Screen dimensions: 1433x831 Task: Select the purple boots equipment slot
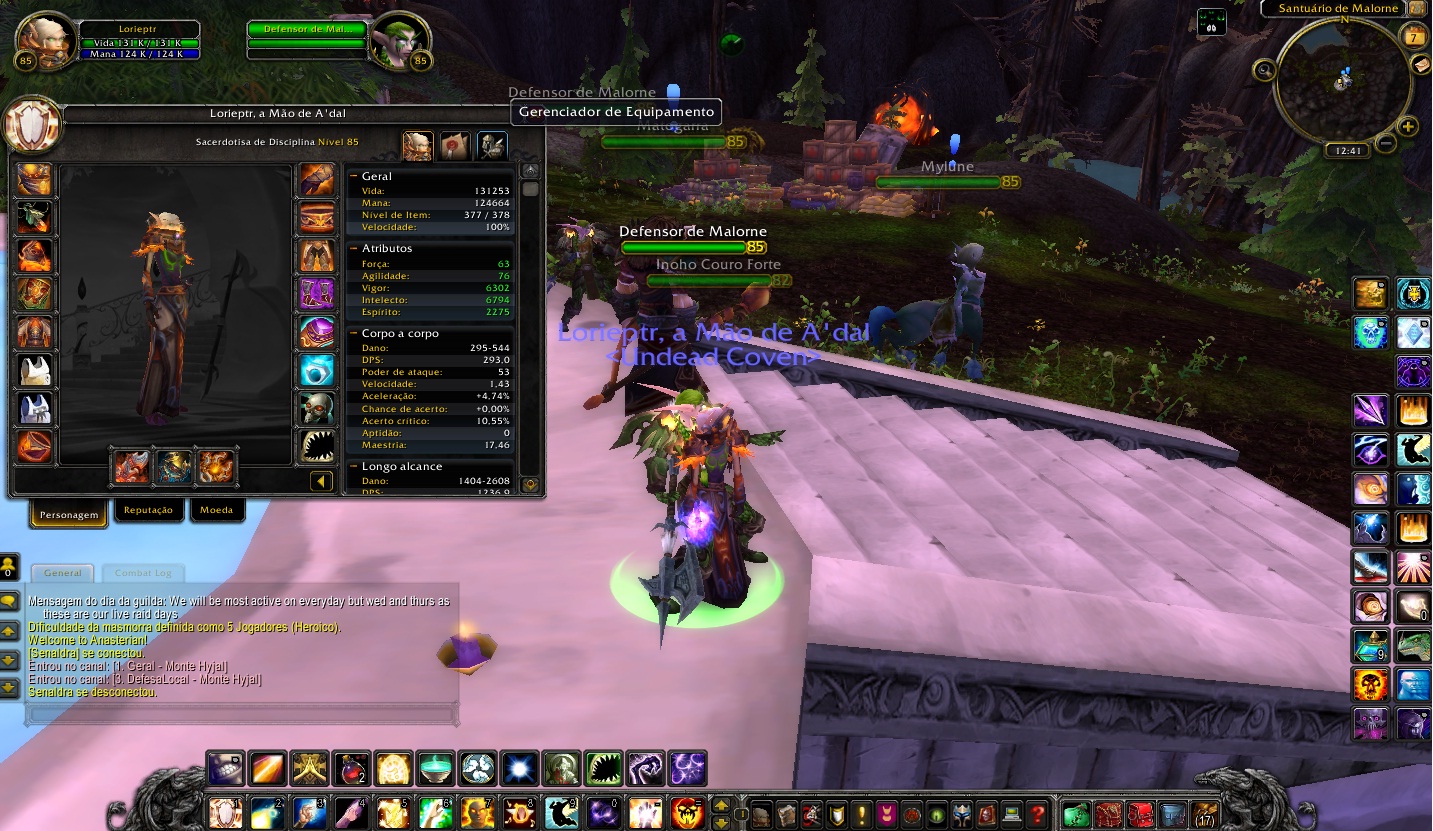[317, 294]
